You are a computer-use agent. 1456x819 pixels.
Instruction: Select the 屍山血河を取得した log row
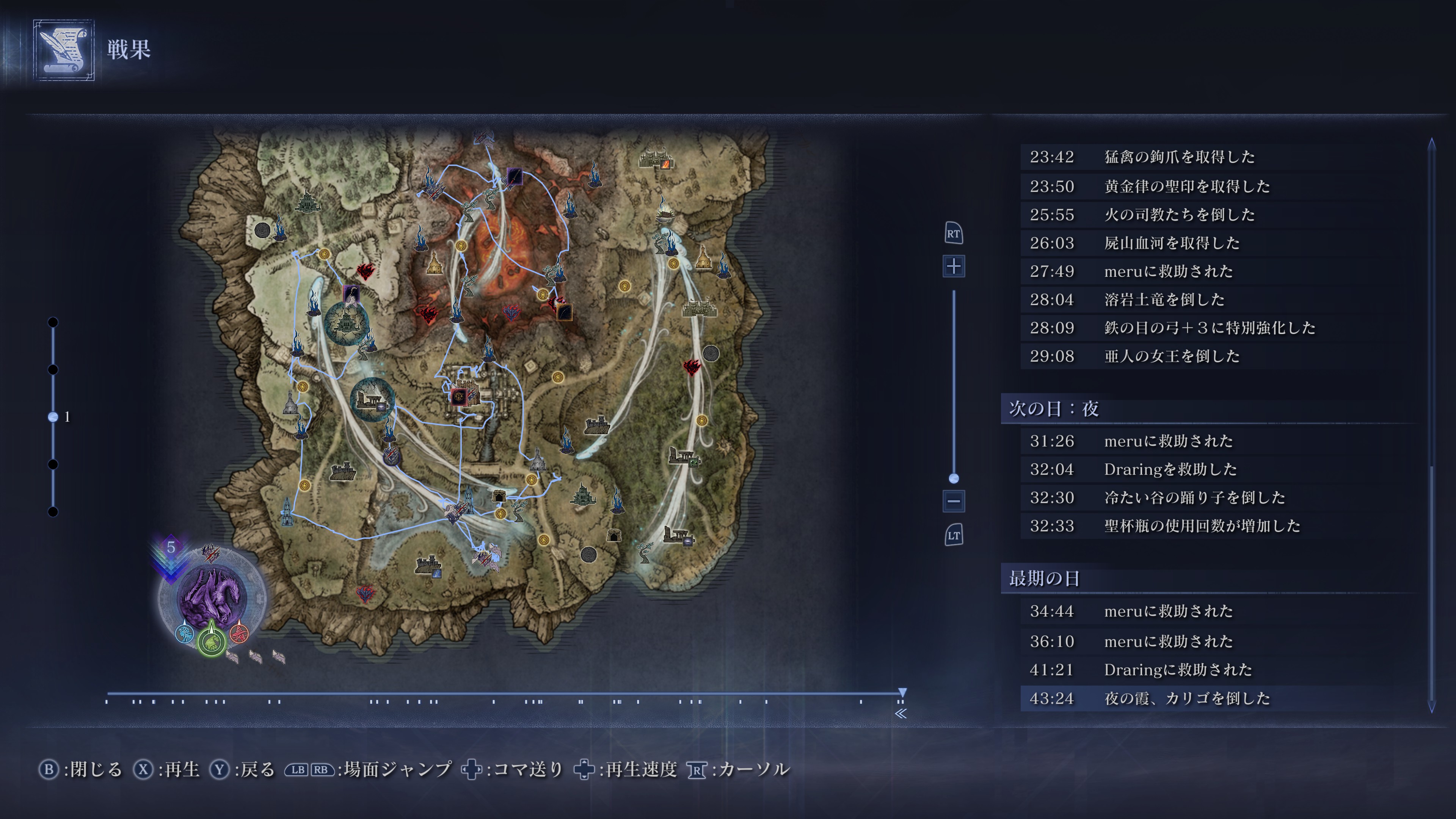point(1171,243)
